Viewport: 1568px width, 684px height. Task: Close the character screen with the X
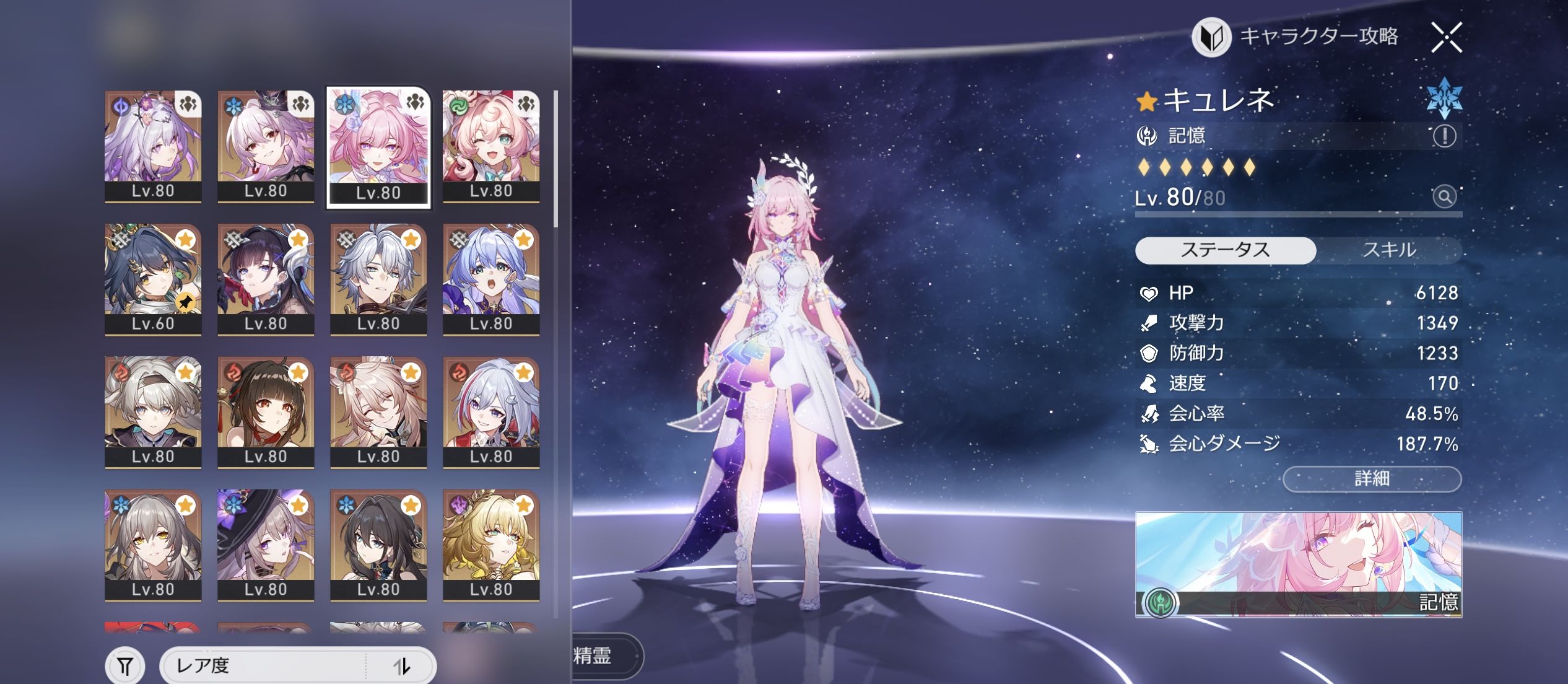(1447, 38)
